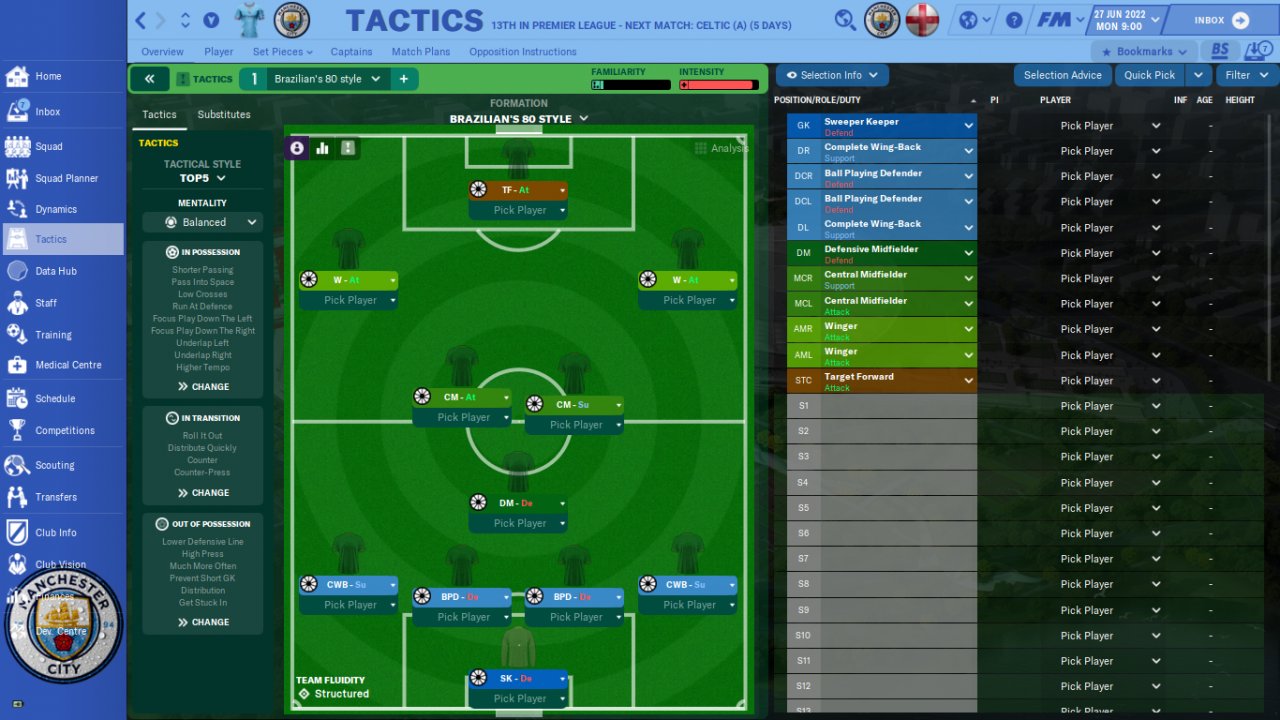Open the Inbox from the sidebar
The height and width of the screenshot is (720, 1280).
[47, 112]
